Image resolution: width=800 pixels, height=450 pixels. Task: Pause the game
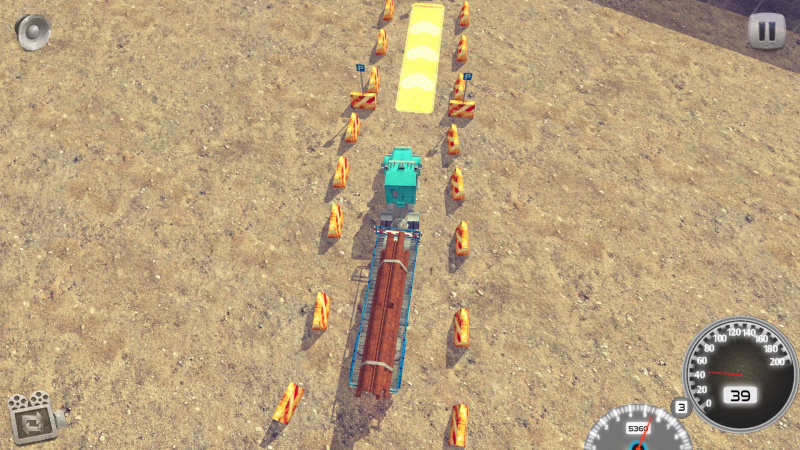tap(766, 31)
